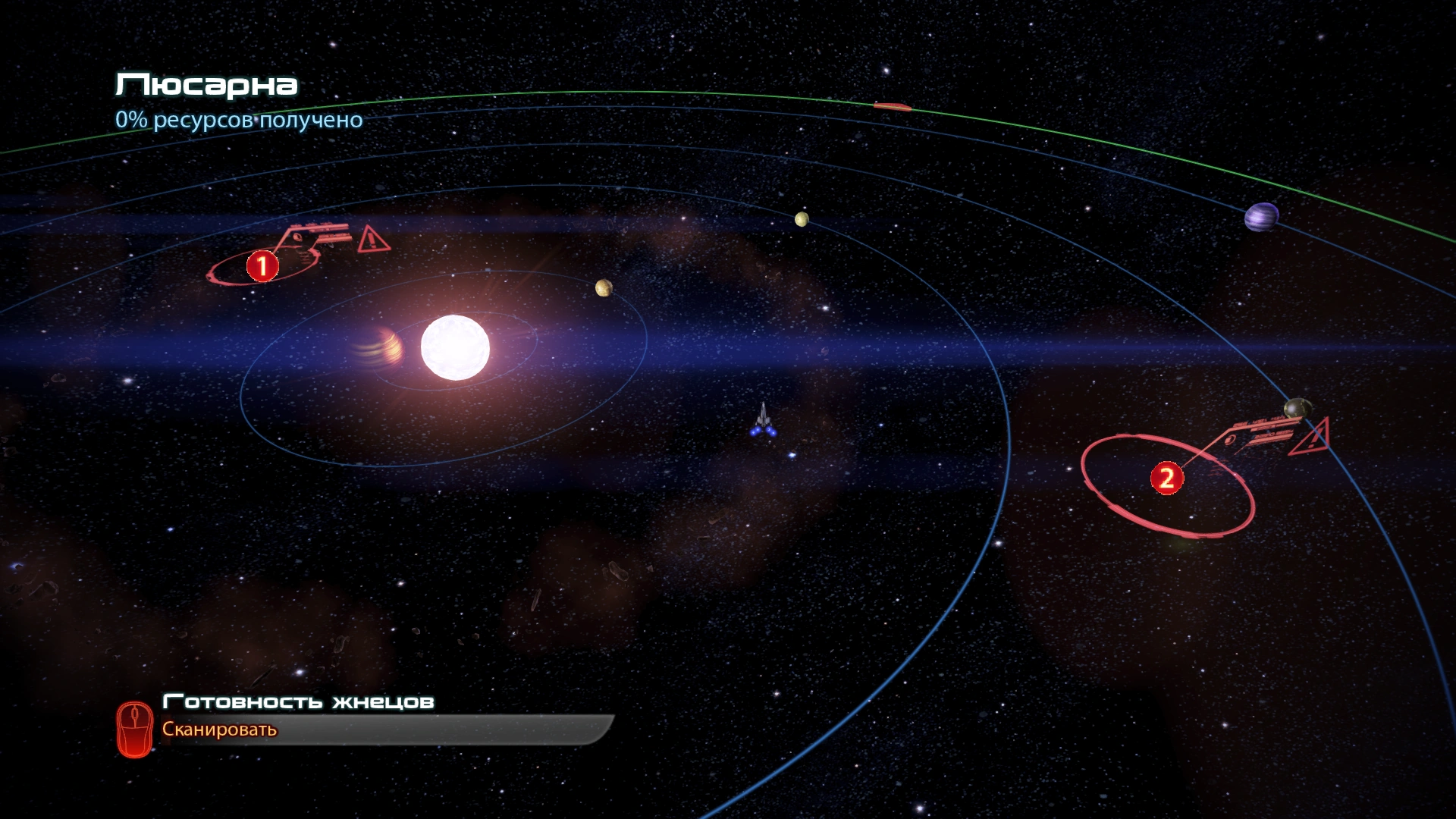This screenshot has height=819, width=1456.
Task: Select the red scan marker numbered 2
Action: click(x=1166, y=479)
